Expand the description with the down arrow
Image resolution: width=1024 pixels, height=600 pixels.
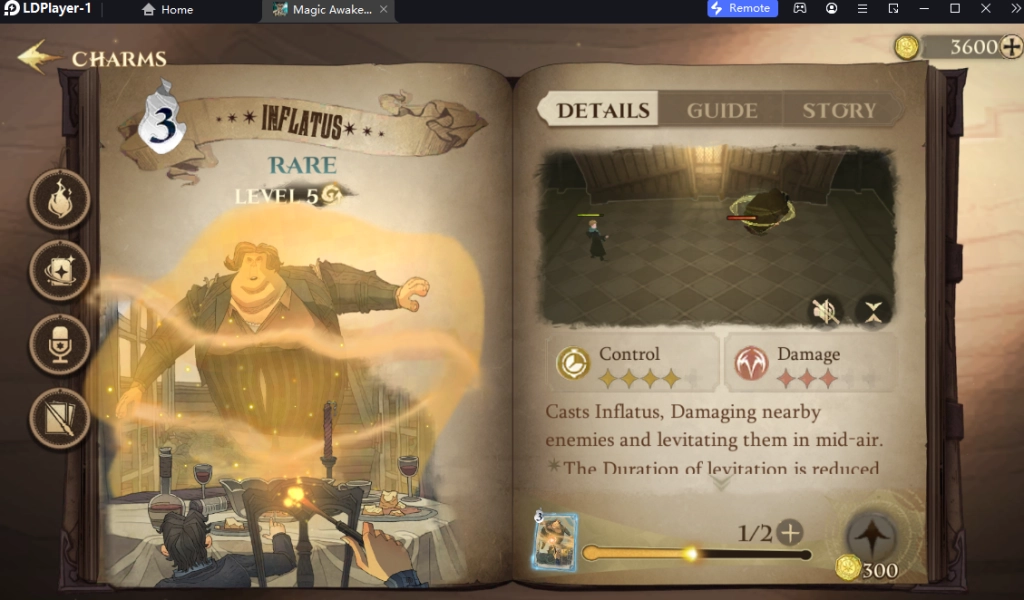(721, 482)
